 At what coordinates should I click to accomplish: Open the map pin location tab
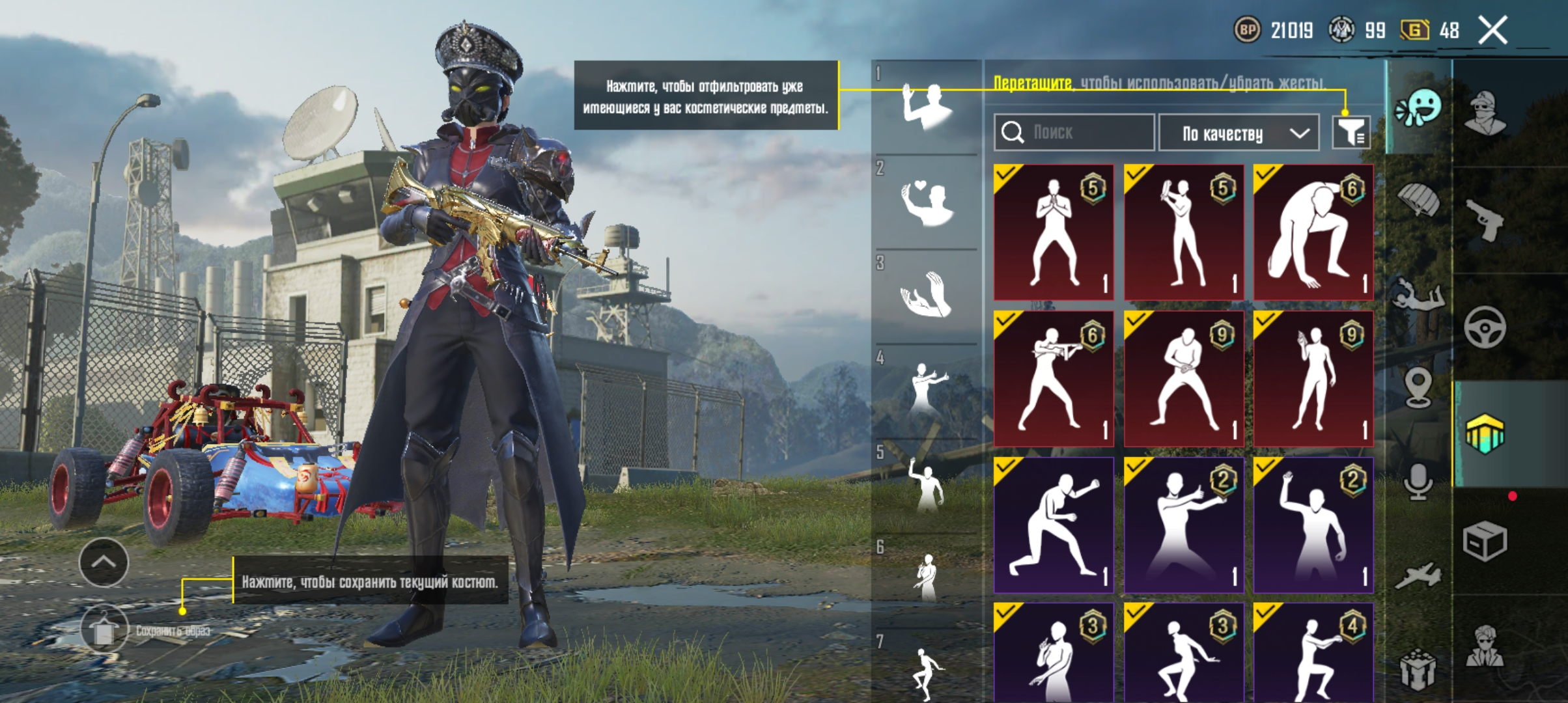tap(1418, 387)
